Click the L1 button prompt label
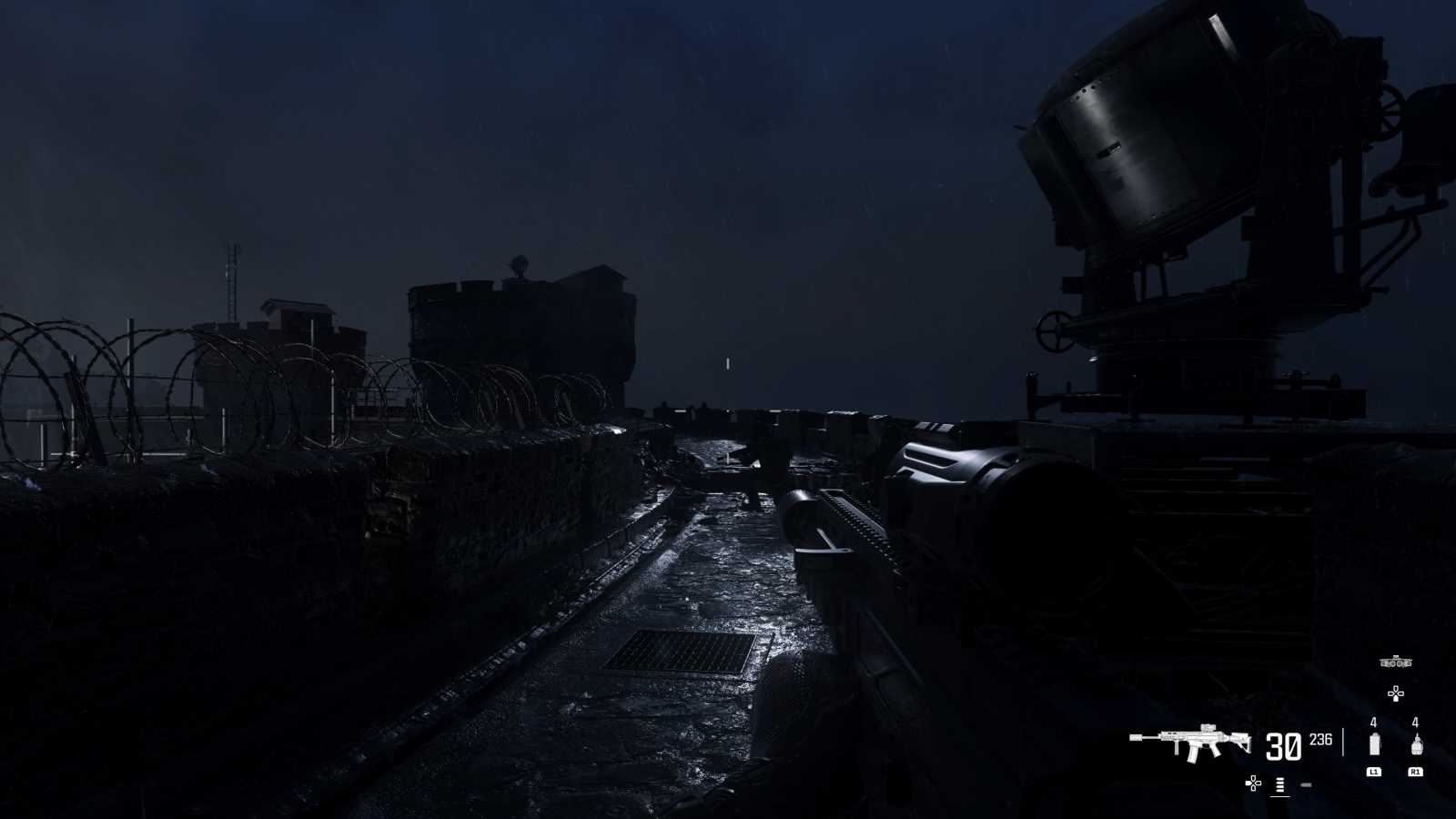 tap(1375, 772)
